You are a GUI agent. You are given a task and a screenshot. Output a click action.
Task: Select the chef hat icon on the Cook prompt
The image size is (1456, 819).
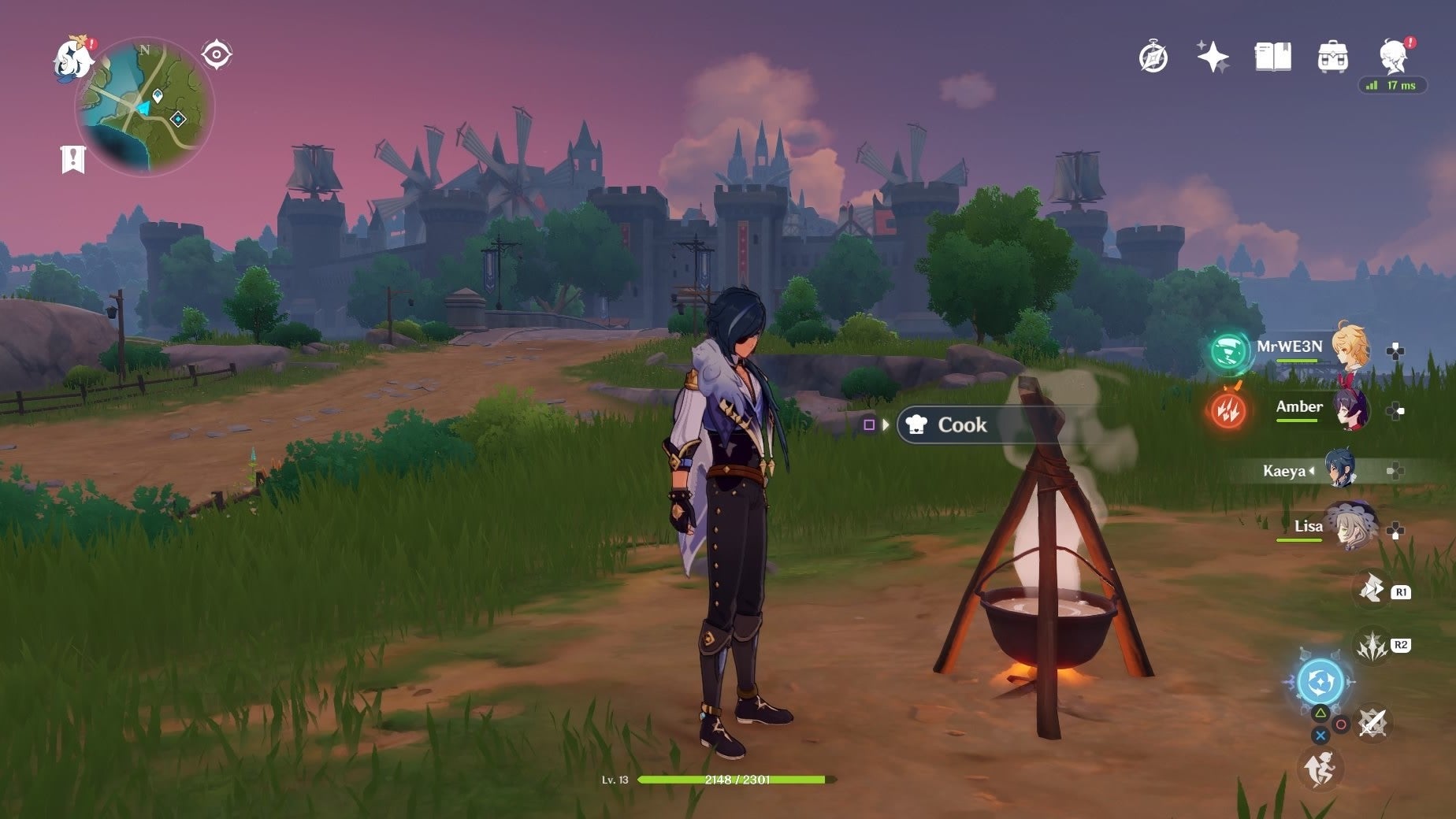[x=917, y=424]
